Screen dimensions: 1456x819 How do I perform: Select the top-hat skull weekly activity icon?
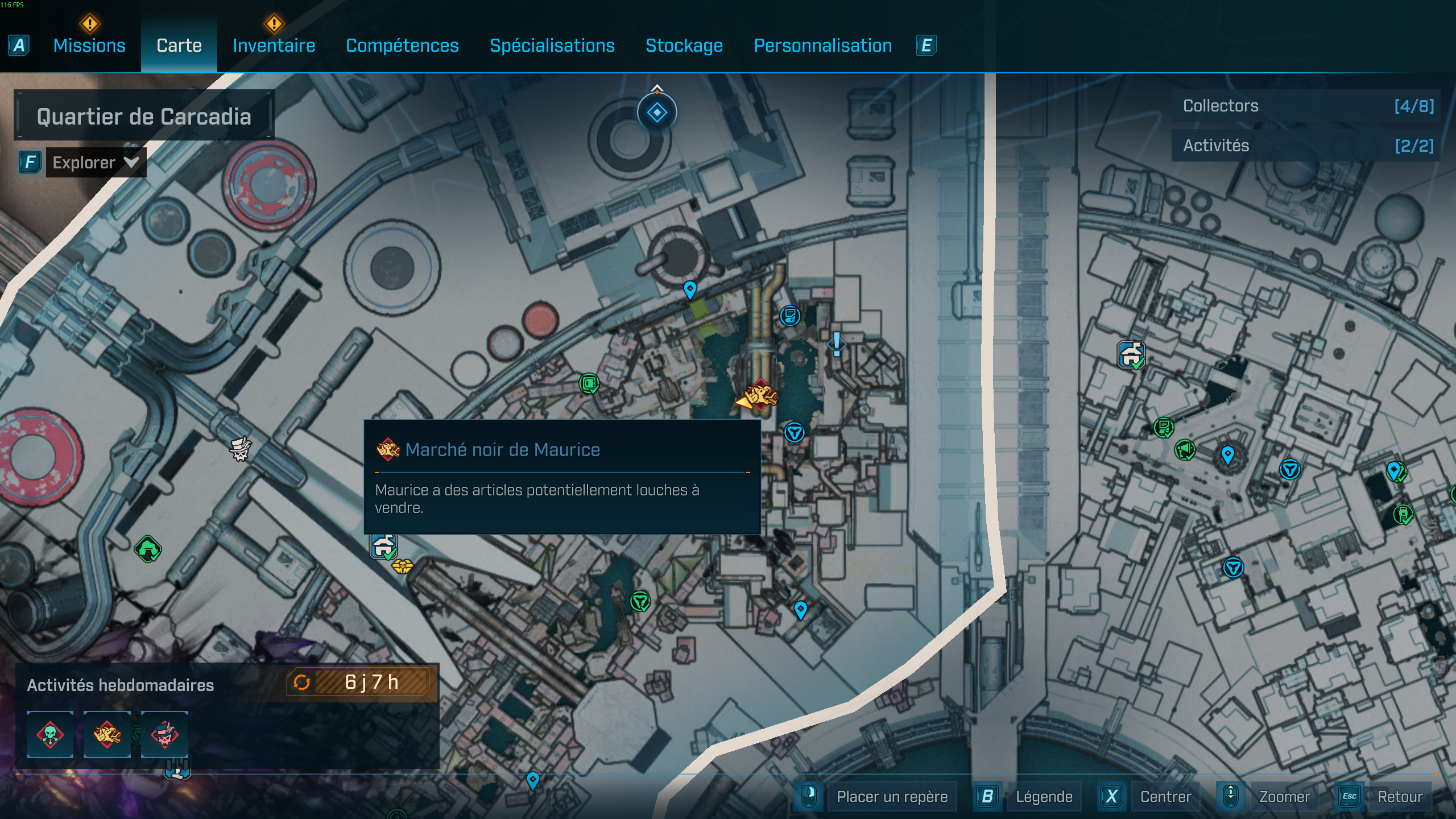point(164,735)
